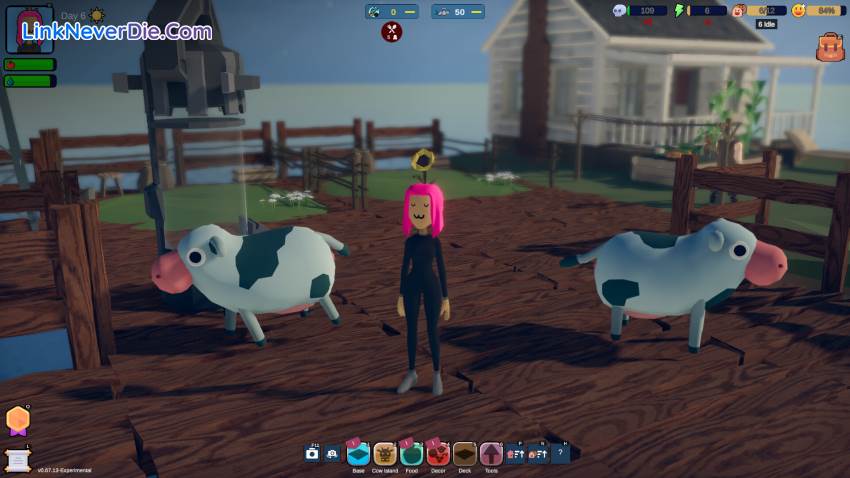The image size is (850, 478).
Task: Open the orange hexagon badge icon
Action: [x=17, y=420]
